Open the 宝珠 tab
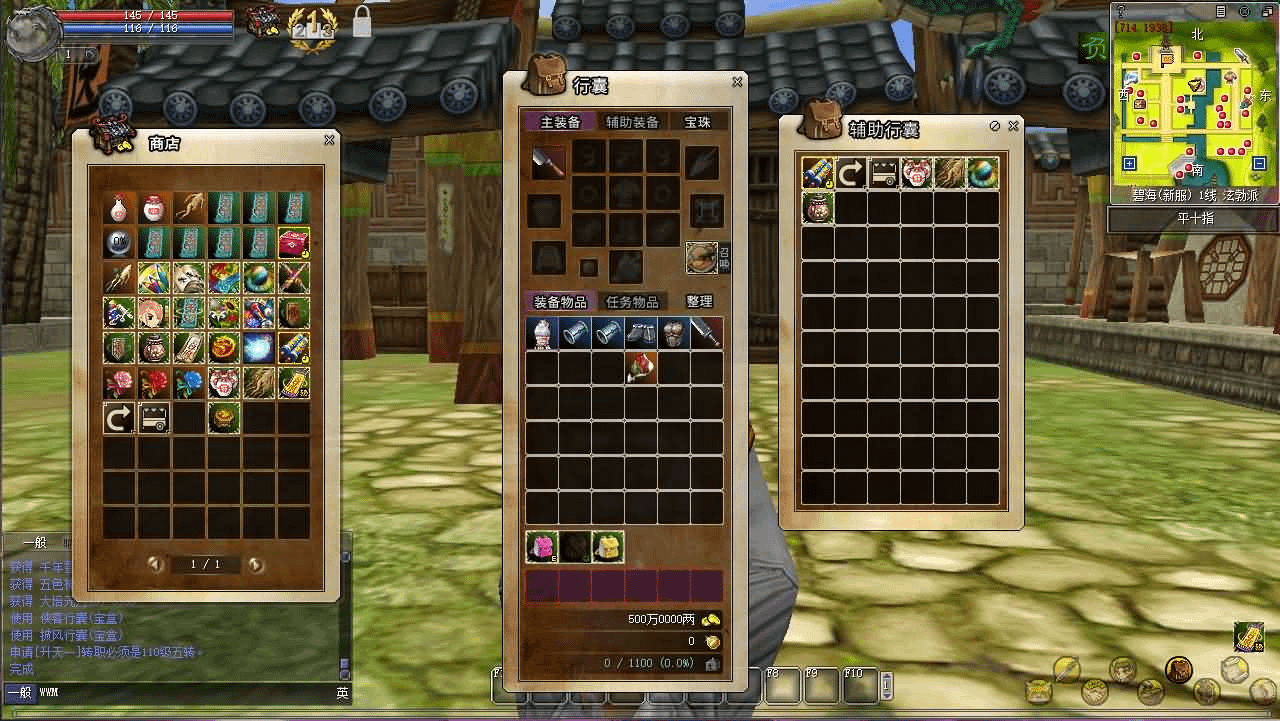Viewport: 1280px width, 721px height. click(697, 122)
